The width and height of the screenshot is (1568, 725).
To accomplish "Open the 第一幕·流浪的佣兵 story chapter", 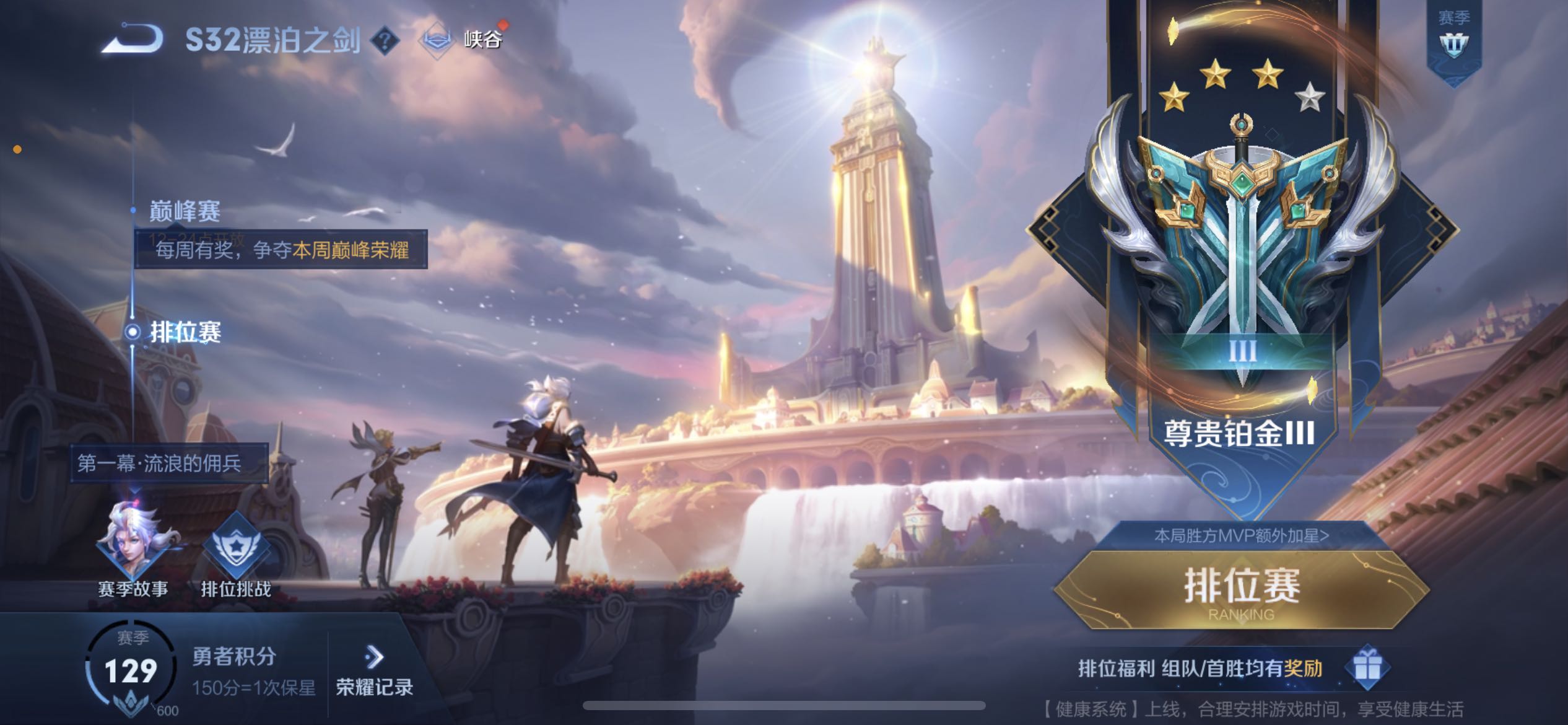I will pyautogui.click(x=160, y=464).
